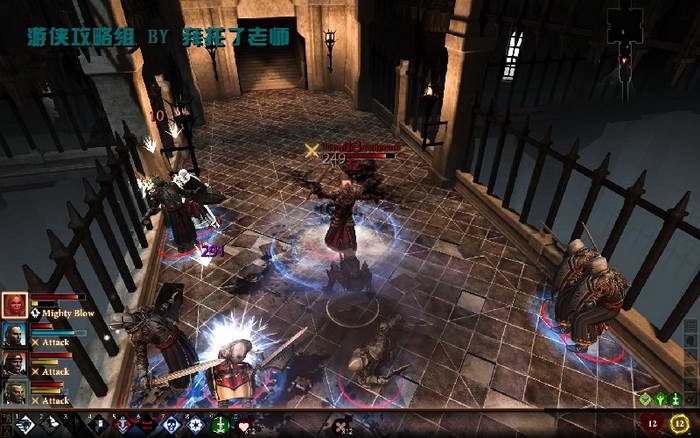Activate the white starburst ability icon
Viewport: 700px width, 438px height.
tap(195, 425)
